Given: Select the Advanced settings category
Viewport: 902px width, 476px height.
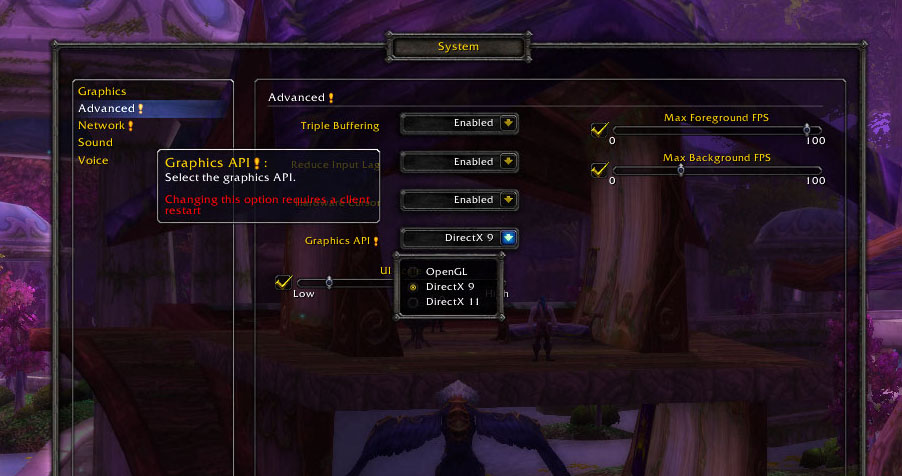Looking at the screenshot, I should click(107, 108).
